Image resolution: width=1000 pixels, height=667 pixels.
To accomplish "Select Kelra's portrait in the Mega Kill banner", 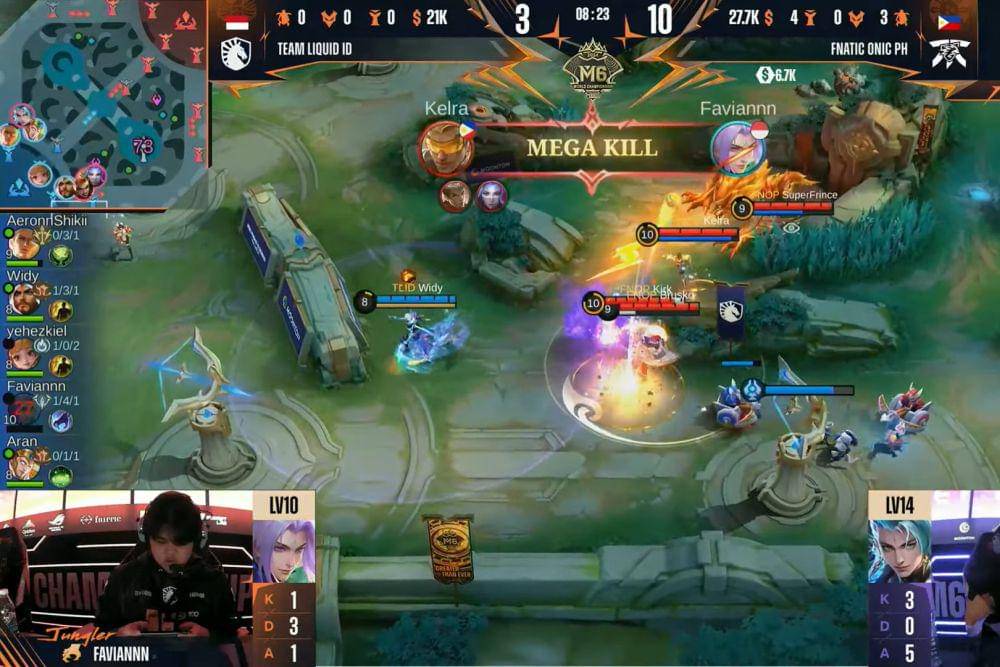I will 445,148.
